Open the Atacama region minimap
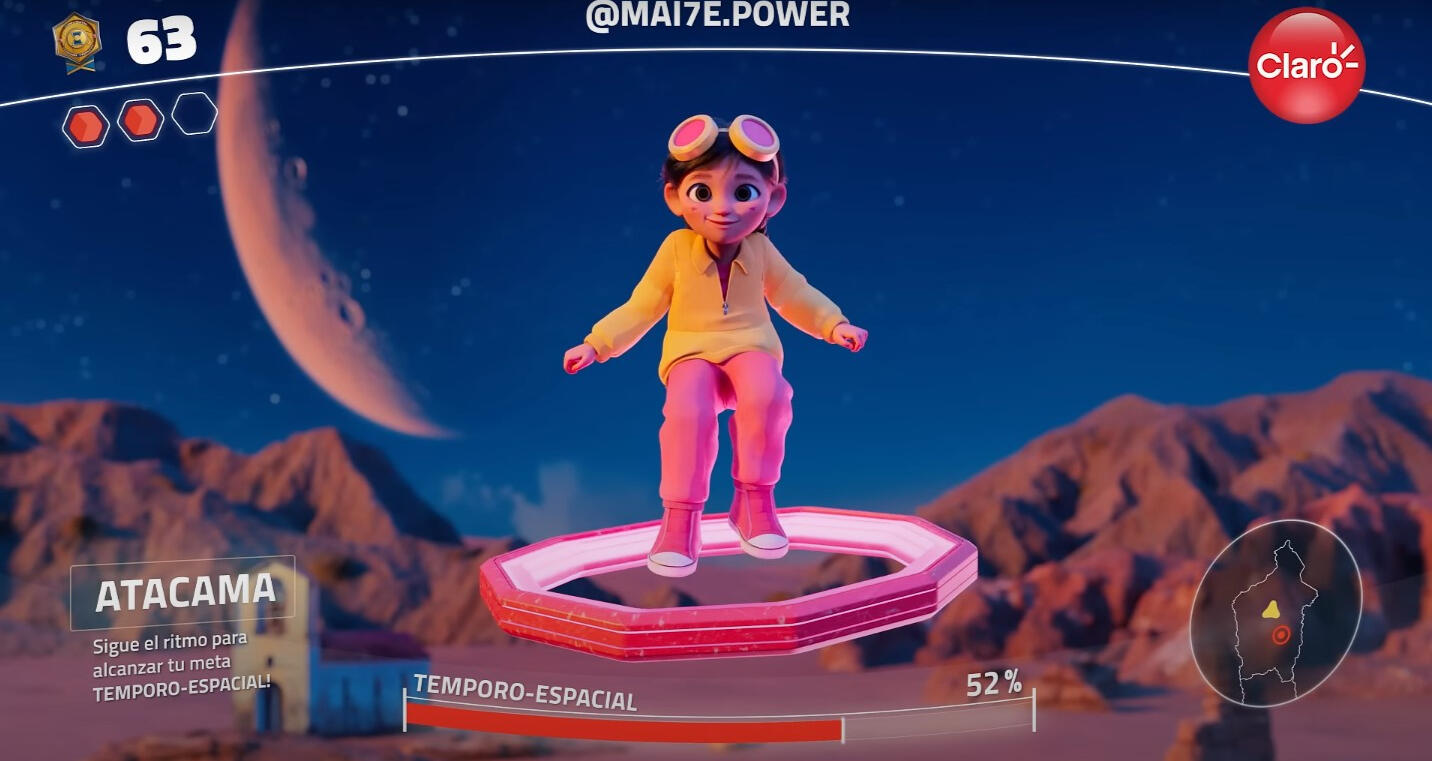 (x=1274, y=614)
